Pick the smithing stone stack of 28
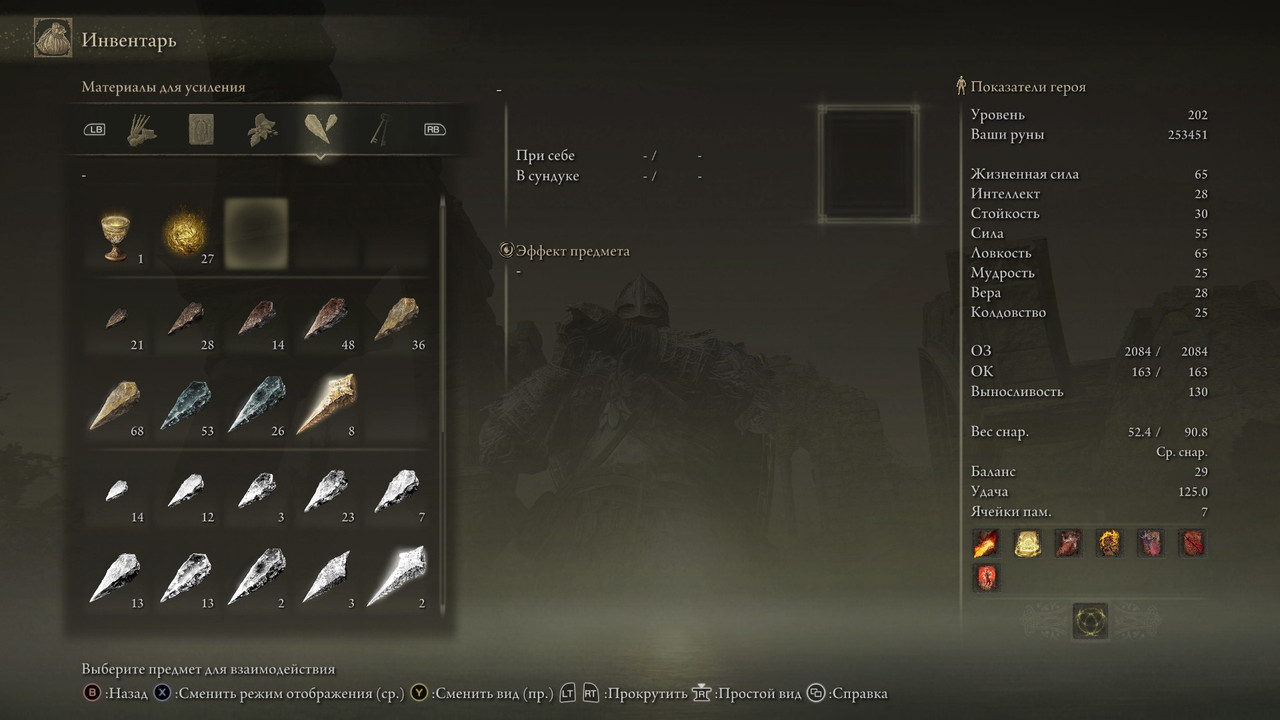The width and height of the screenshot is (1280, 720). (x=186, y=320)
